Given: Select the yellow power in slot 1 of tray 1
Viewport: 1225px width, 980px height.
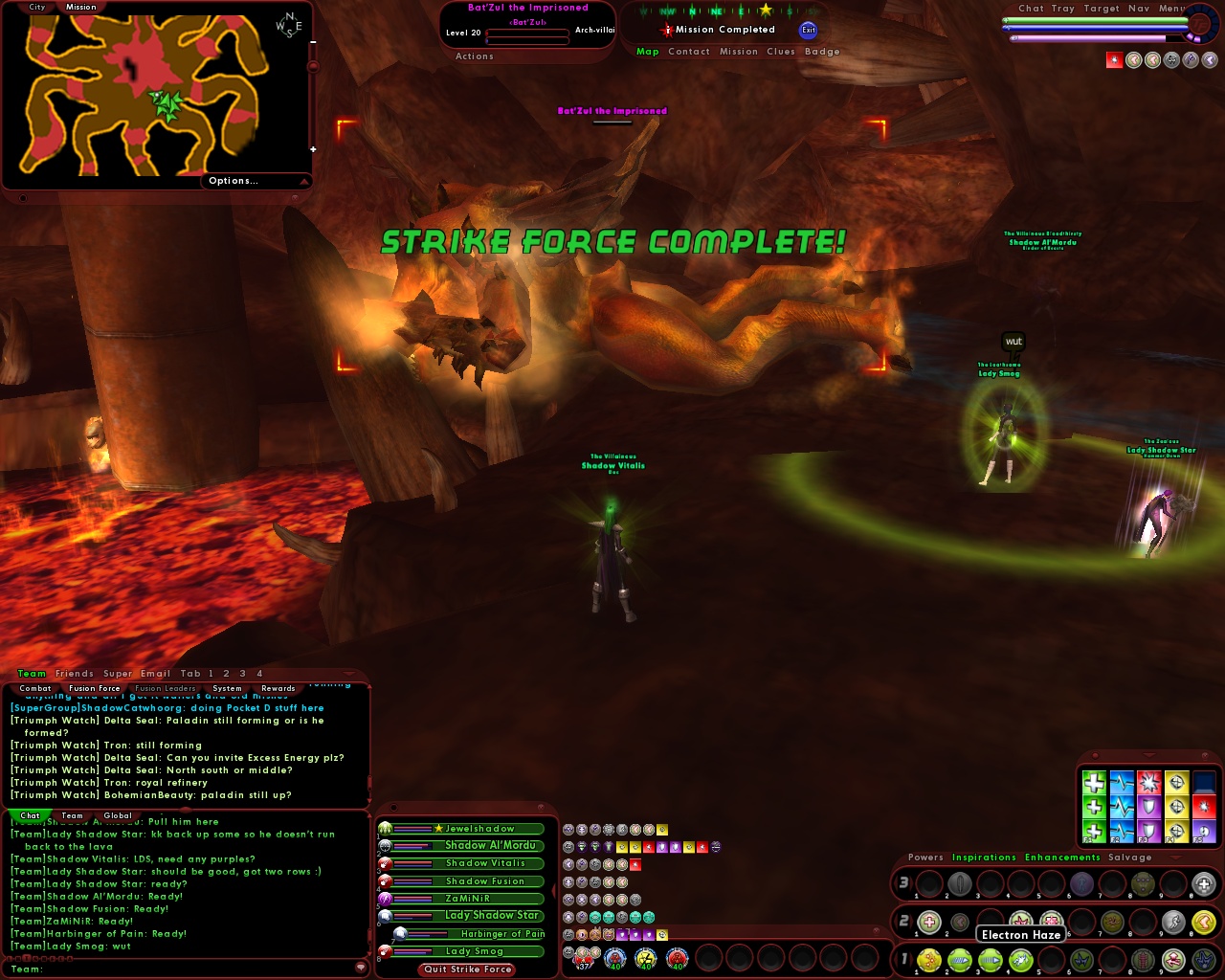Looking at the screenshot, I should pos(928,960).
